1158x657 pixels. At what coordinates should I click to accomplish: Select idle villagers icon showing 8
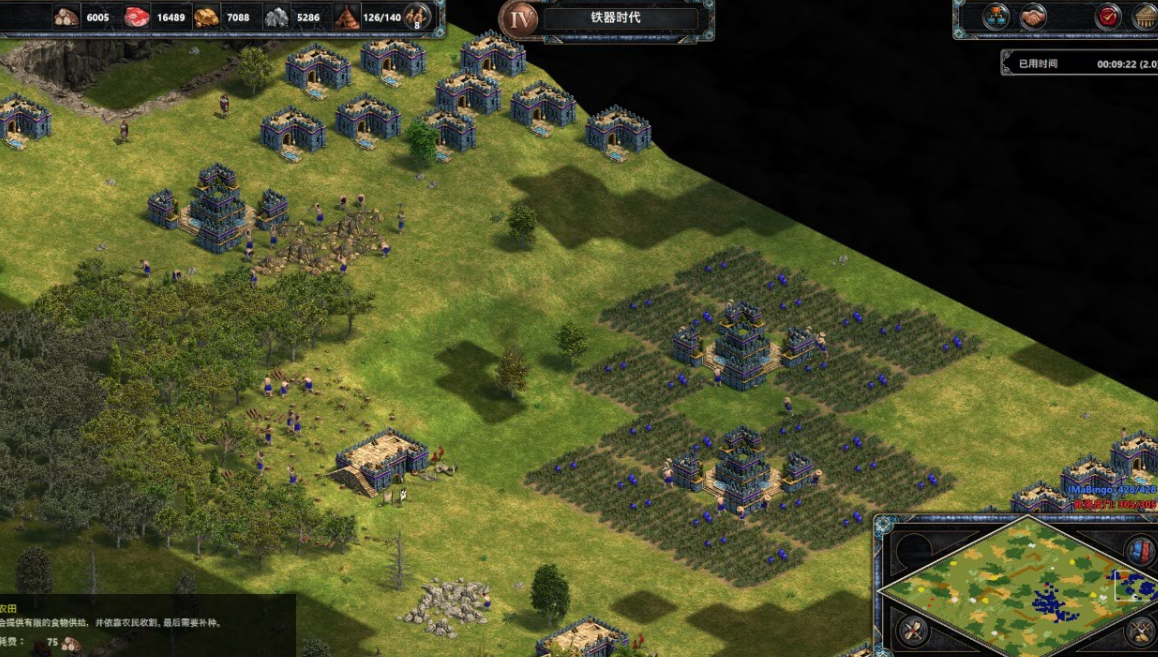tap(417, 16)
